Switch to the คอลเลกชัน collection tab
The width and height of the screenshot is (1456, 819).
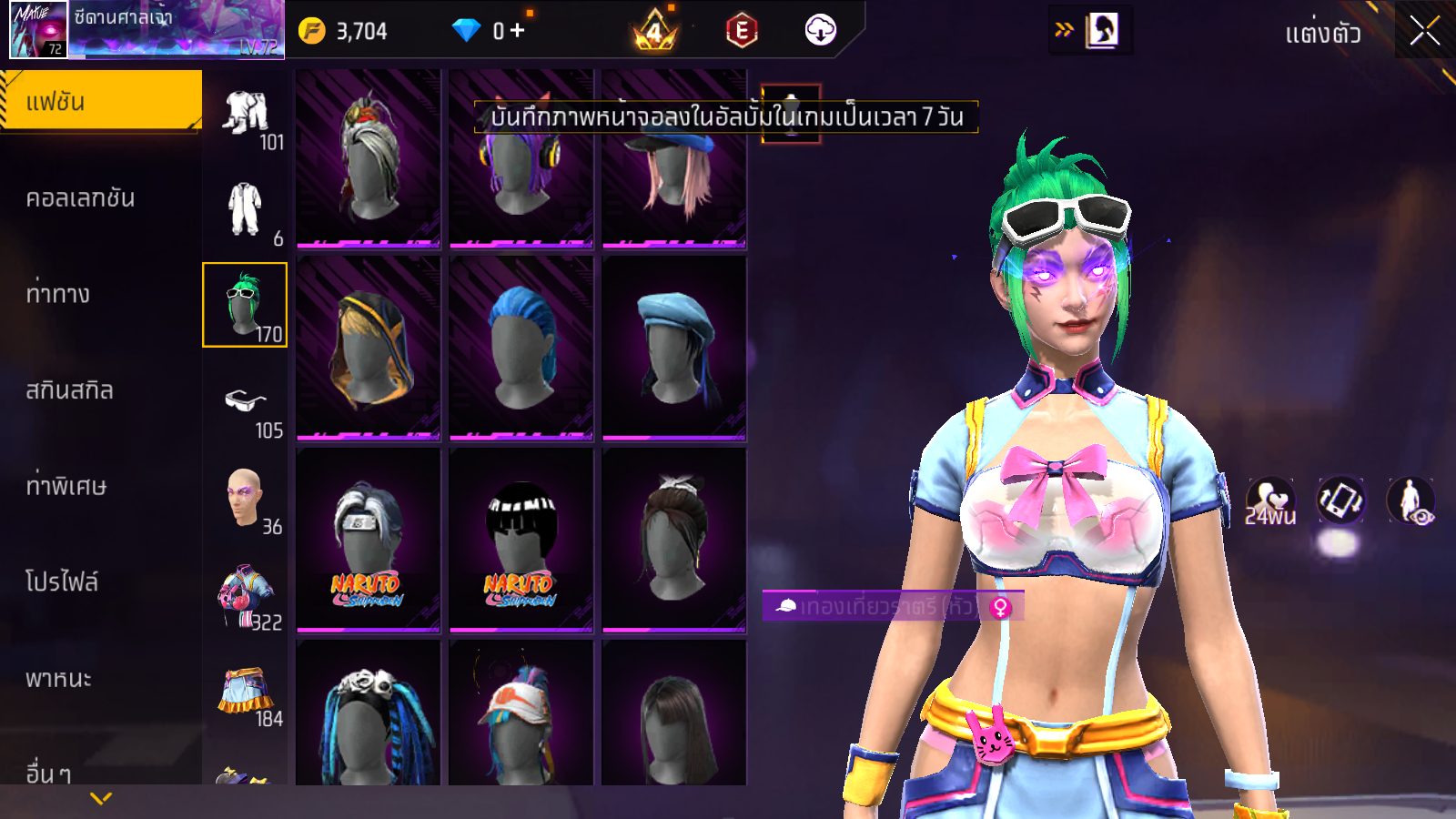(x=81, y=197)
